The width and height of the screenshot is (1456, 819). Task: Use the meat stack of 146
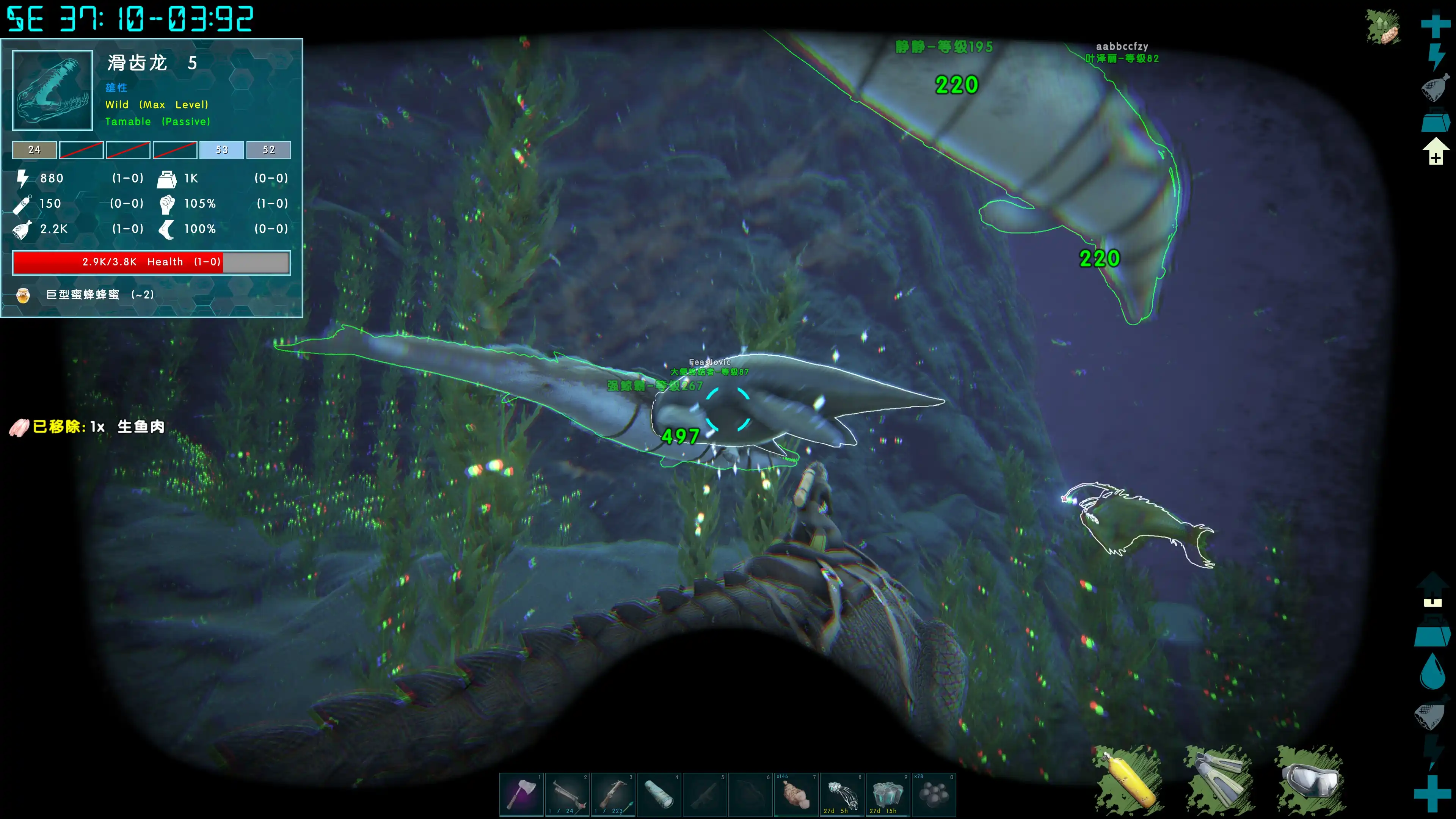pos(796,794)
